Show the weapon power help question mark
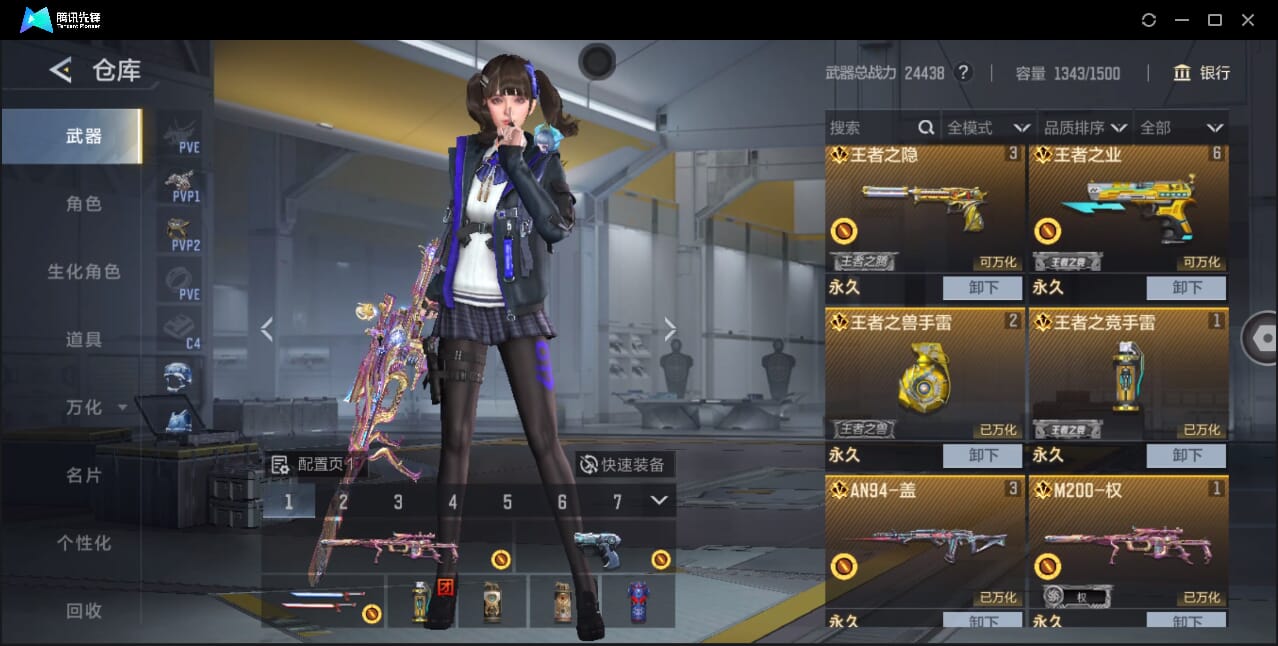Screen dimensions: 1278x646 click(963, 73)
